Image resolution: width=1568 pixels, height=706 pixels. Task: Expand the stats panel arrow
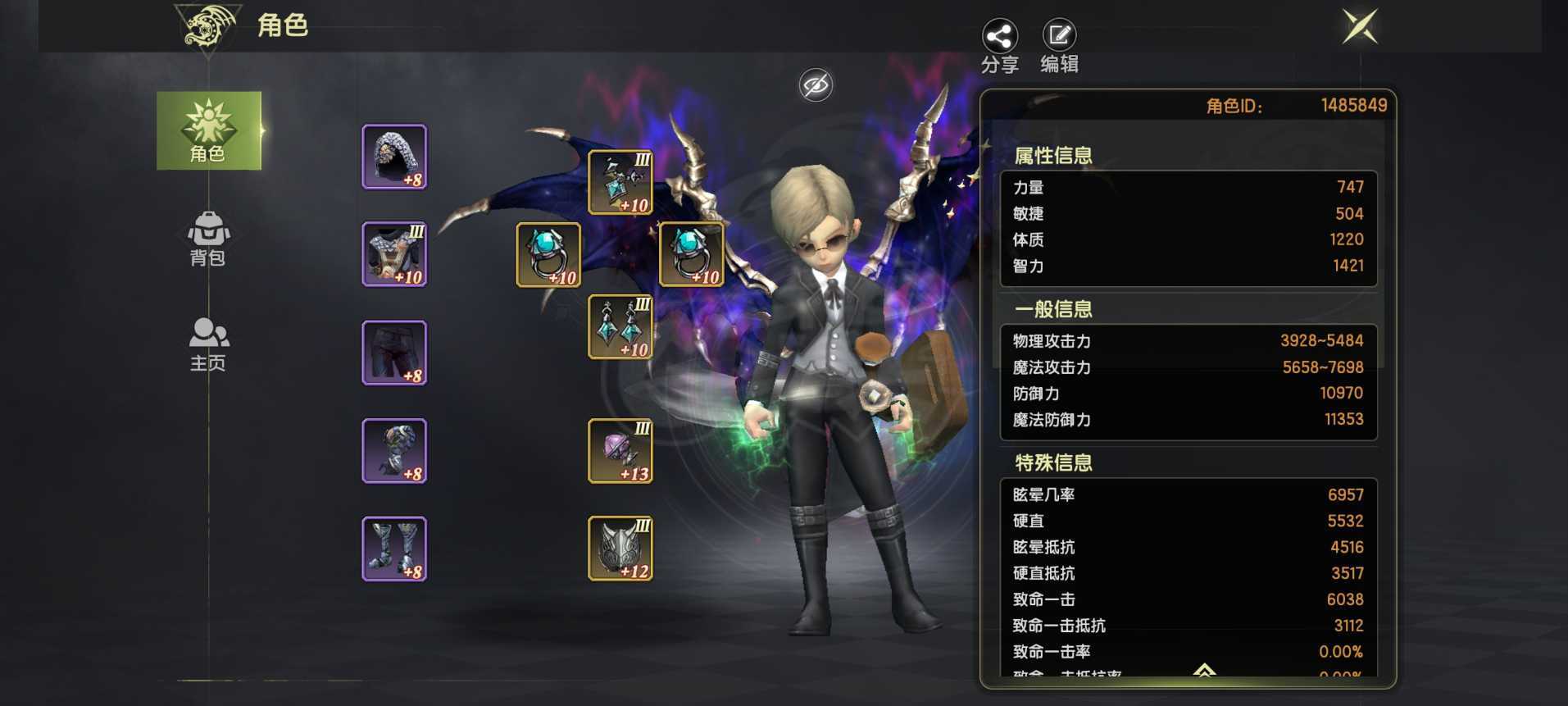[1203, 671]
